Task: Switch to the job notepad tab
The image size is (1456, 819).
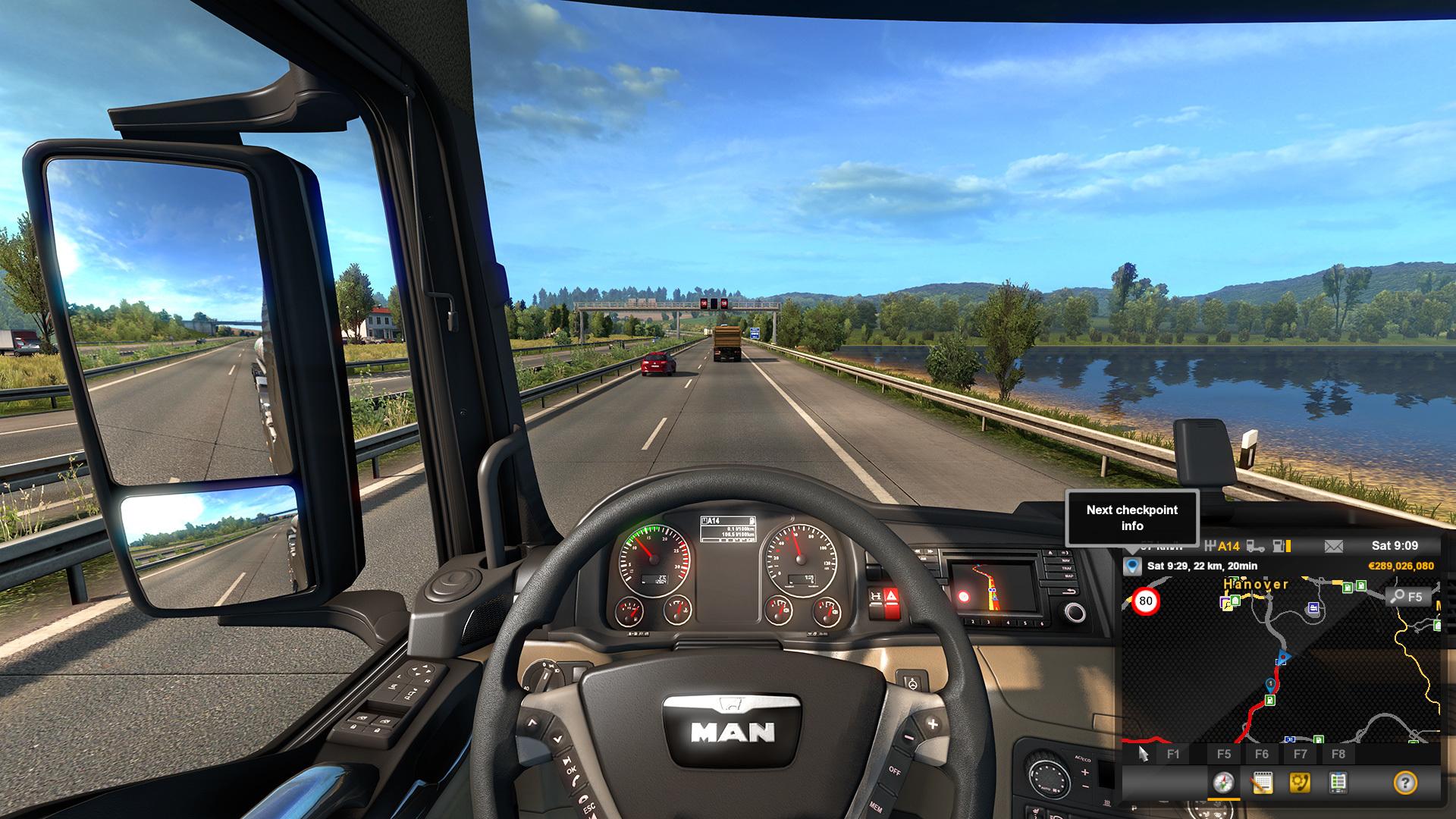Action: click(x=1262, y=783)
